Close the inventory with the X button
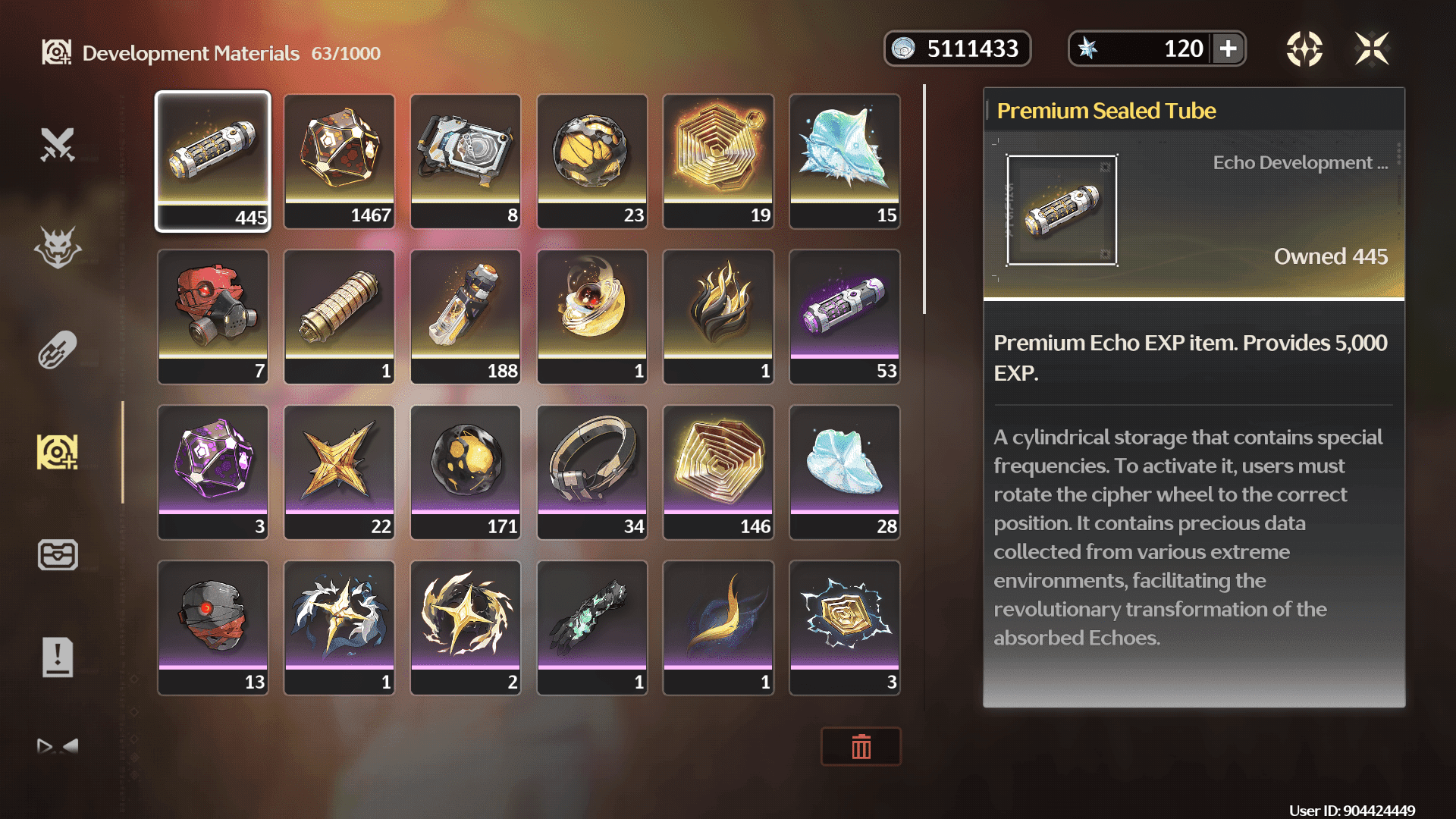 pos(1372,49)
